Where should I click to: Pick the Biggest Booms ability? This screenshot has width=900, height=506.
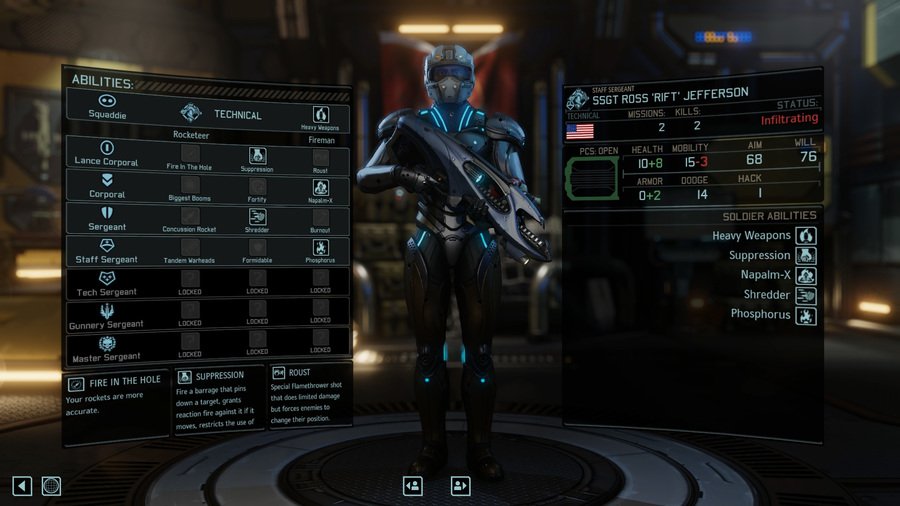click(x=190, y=186)
